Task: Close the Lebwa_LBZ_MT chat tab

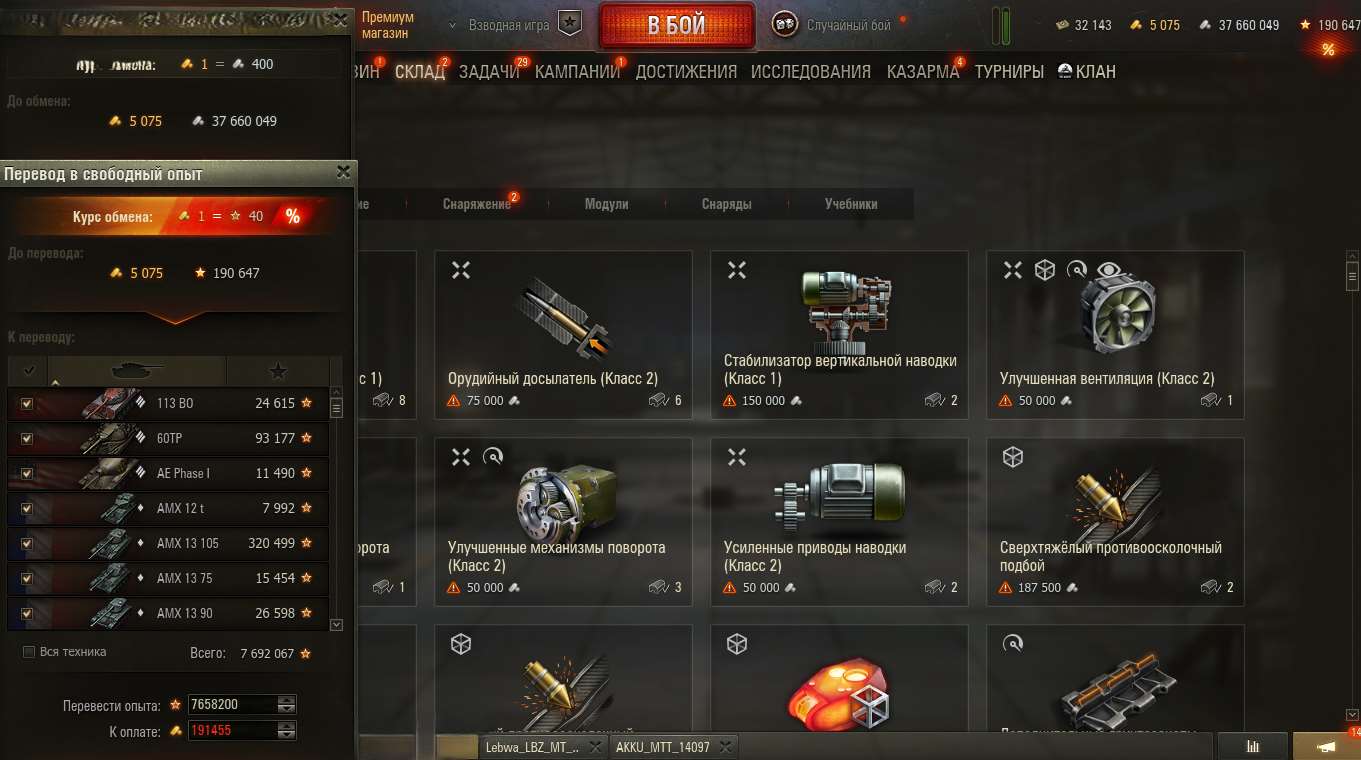Action: coord(595,747)
